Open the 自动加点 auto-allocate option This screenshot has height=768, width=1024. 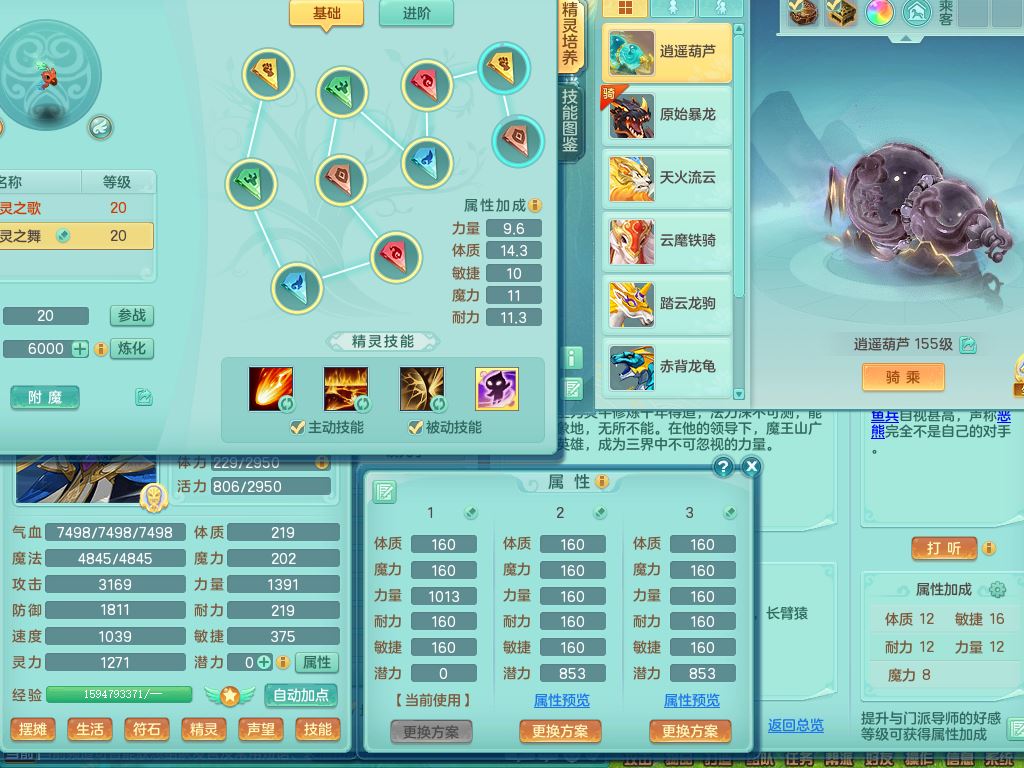click(301, 695)
